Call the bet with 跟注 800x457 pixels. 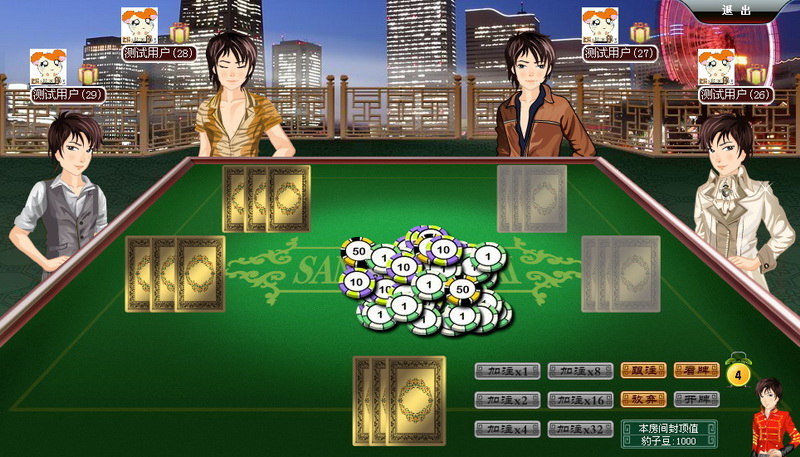pyautogui.click(x=643, y=371)
